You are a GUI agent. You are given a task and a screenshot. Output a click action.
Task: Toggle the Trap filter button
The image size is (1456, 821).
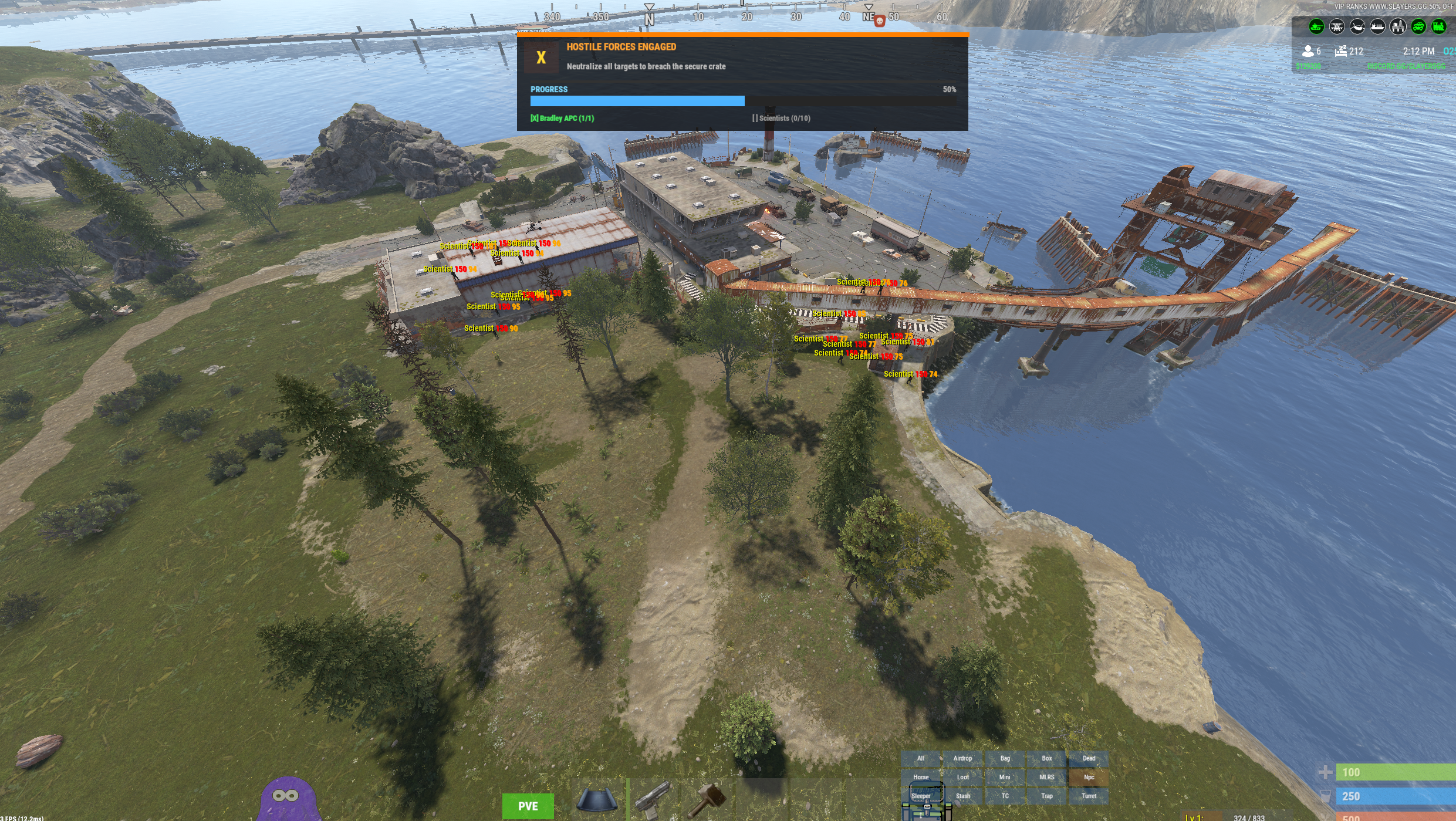coord(1046,796)
